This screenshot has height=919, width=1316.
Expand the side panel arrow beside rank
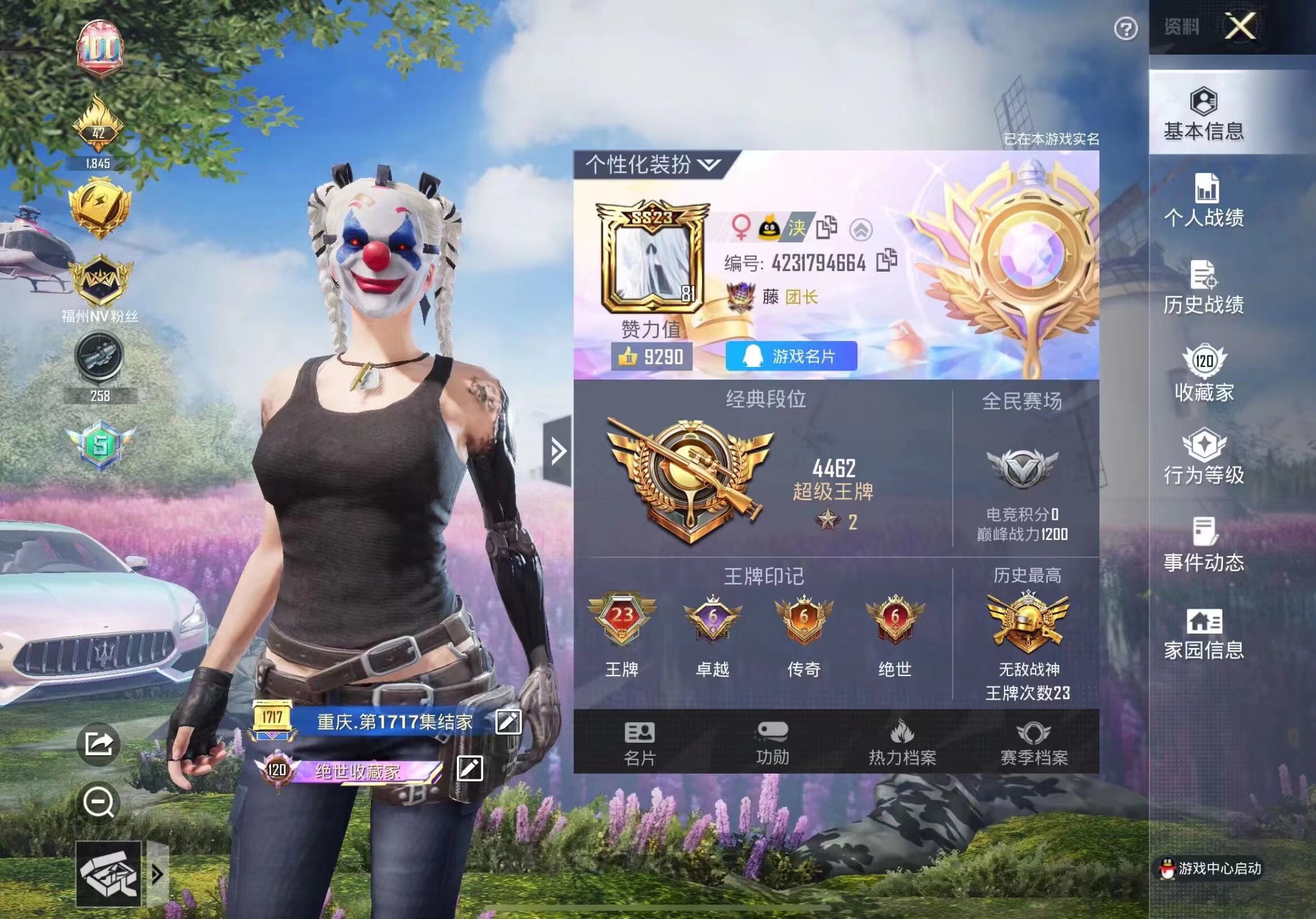(557, 451)
